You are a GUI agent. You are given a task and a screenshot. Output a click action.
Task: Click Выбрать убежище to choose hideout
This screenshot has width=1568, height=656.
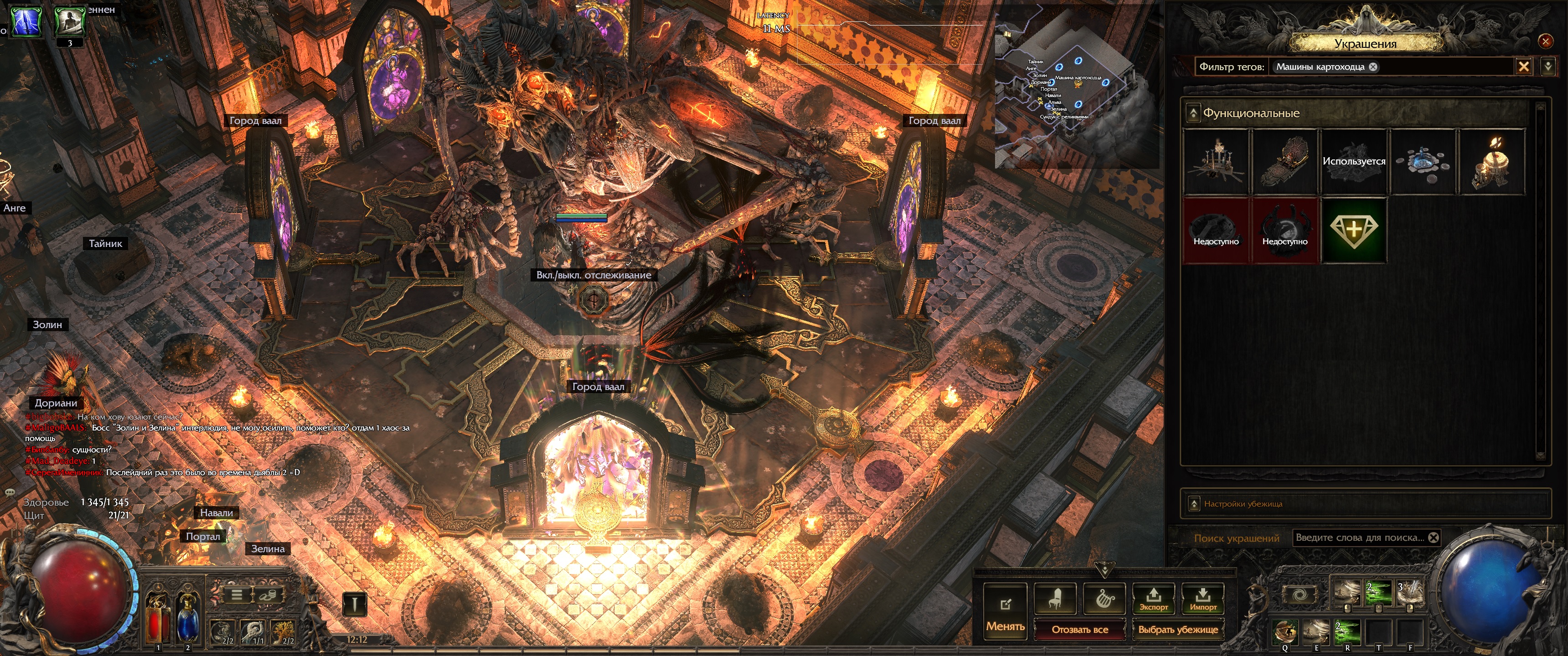pos(1178,629)
